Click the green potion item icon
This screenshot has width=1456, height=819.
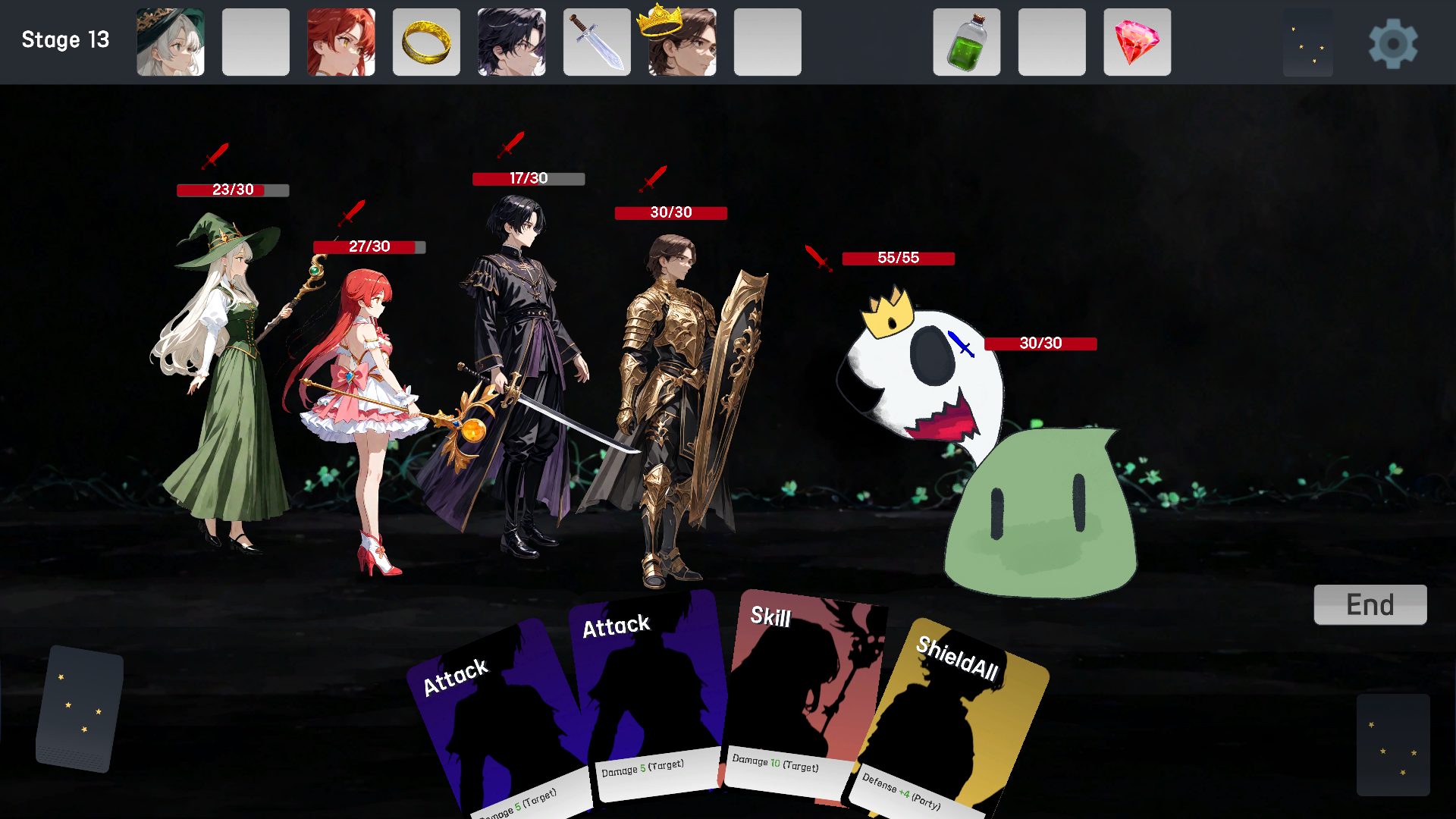tap(966, 42)
